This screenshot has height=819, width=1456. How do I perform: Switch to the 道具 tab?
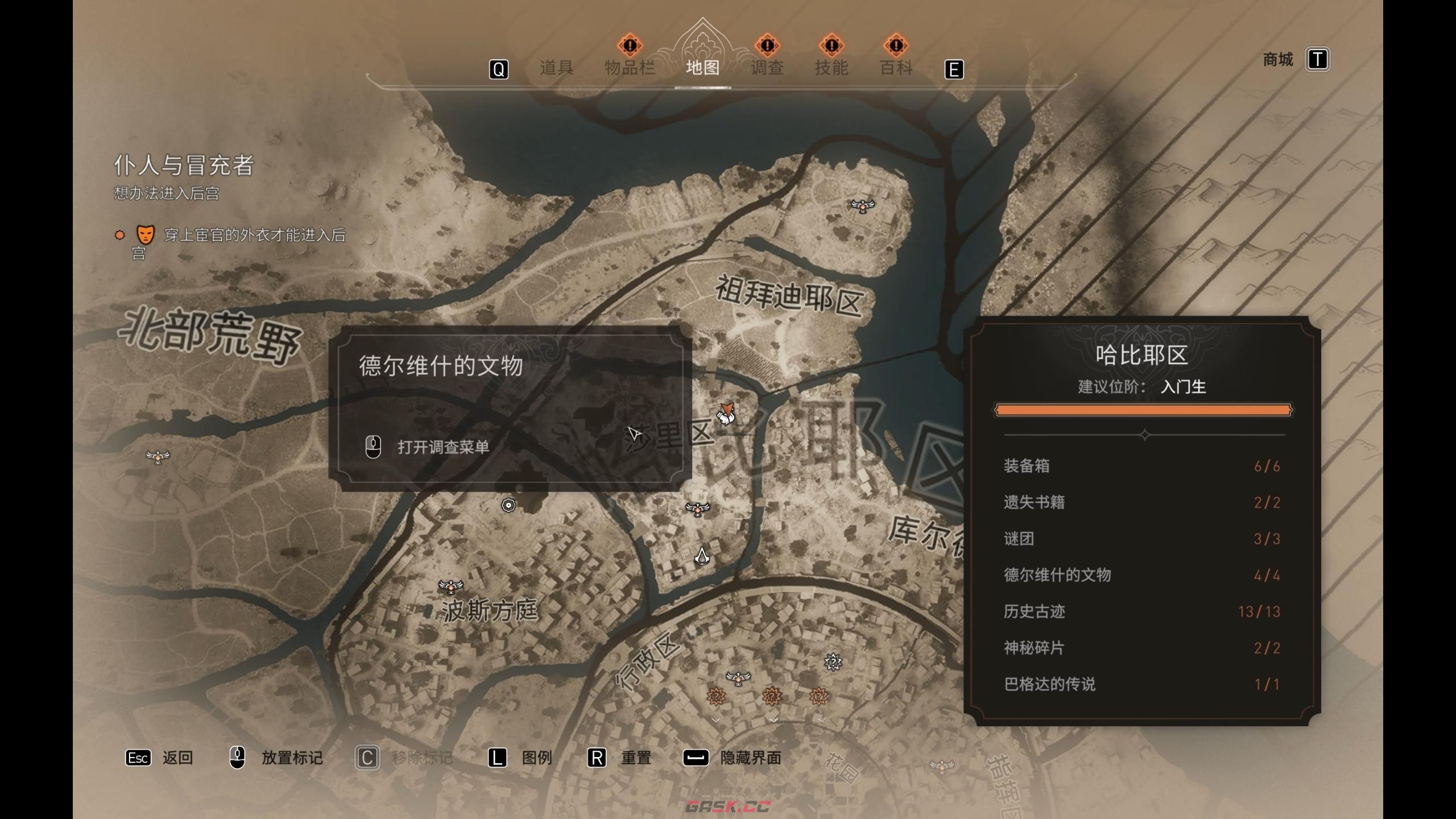pyautogui.click(x=556, y=68)
